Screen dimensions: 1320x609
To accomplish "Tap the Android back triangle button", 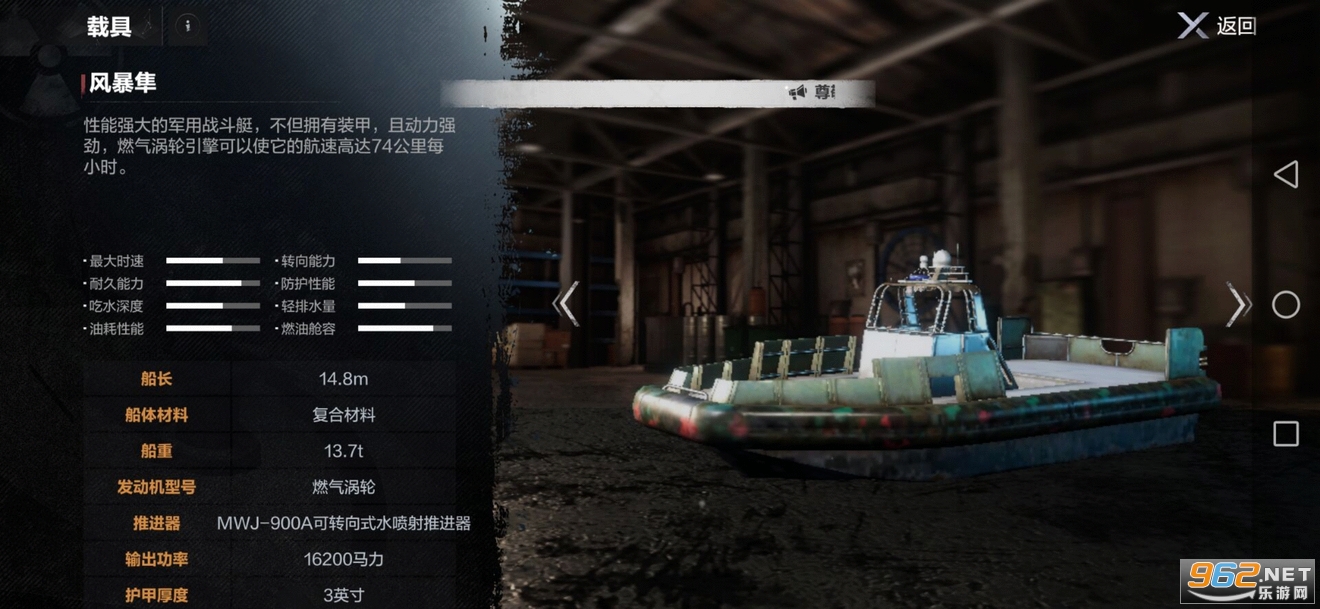I will click(1285, 175).
